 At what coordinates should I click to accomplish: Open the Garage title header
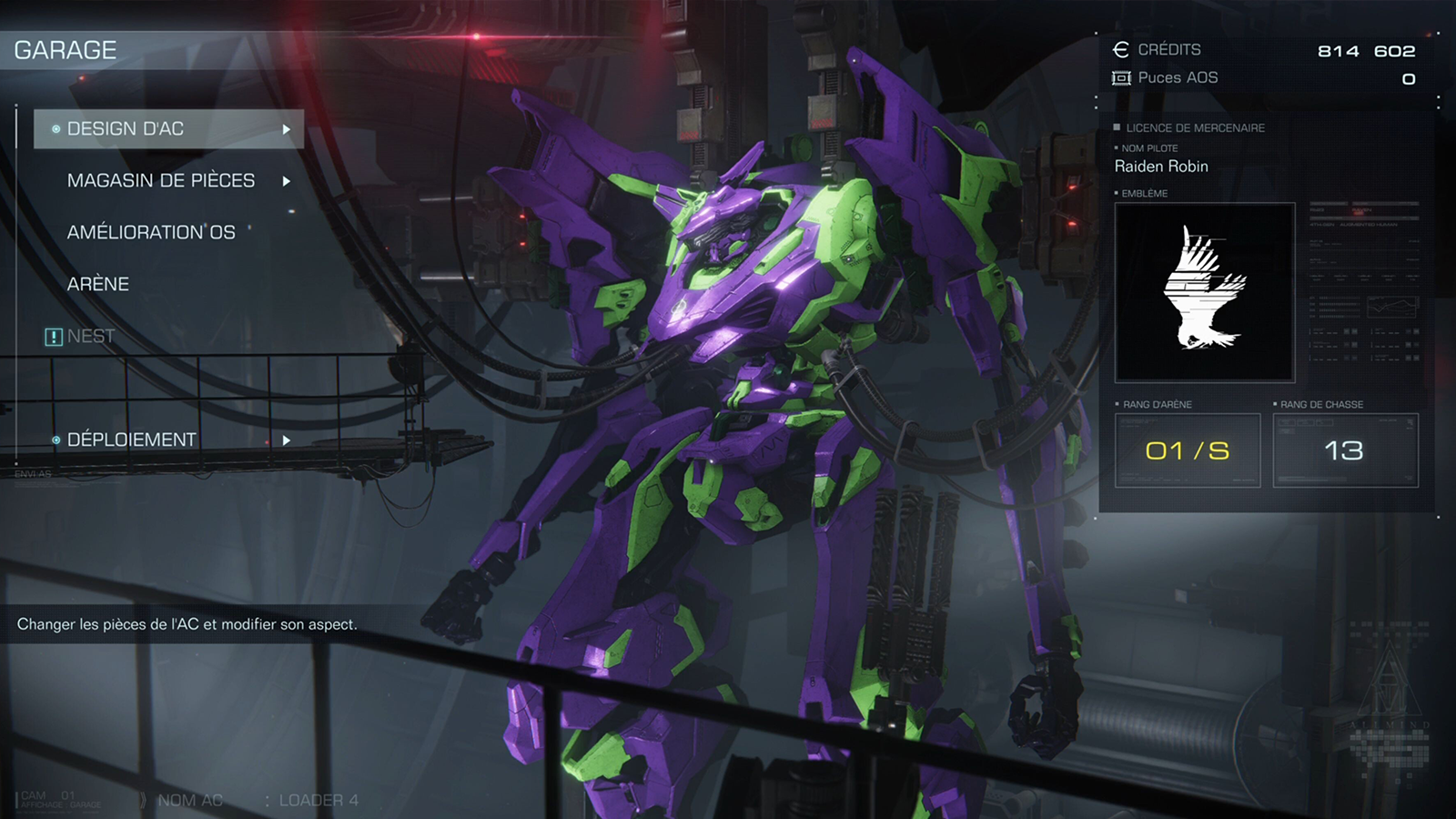click(64, 50)
